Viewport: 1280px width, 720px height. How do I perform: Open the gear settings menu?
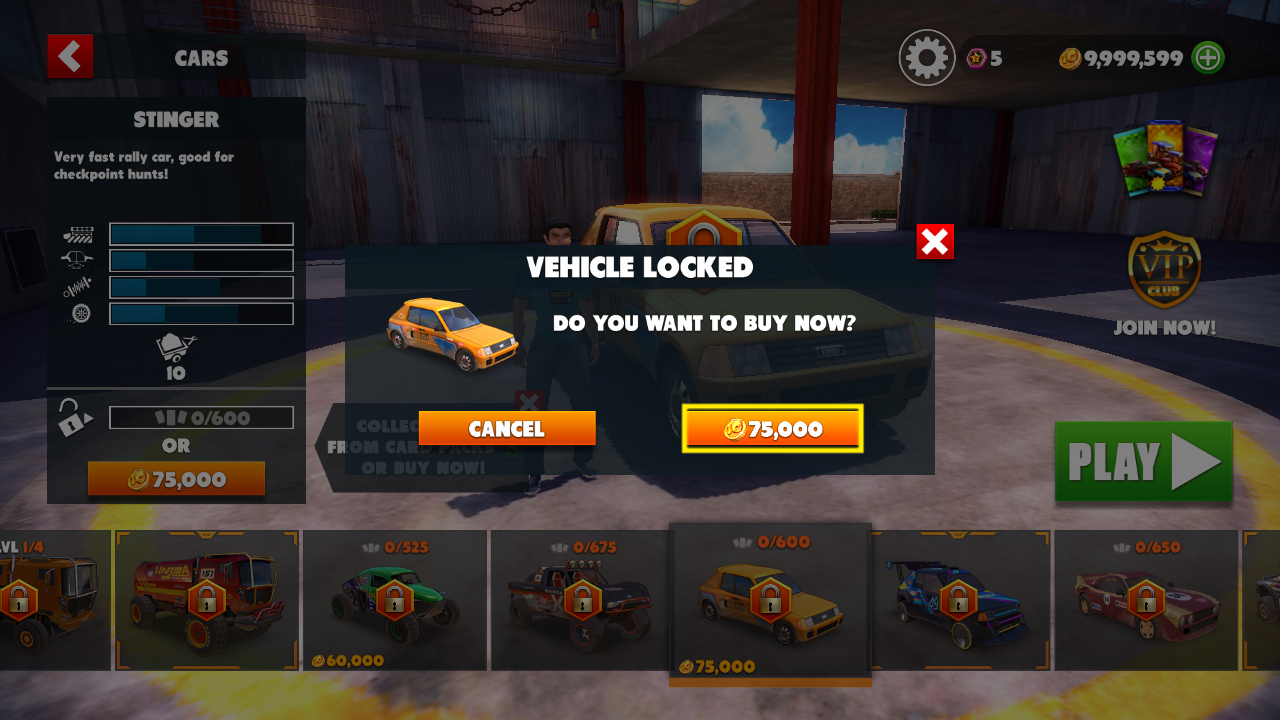coord(927,58)
